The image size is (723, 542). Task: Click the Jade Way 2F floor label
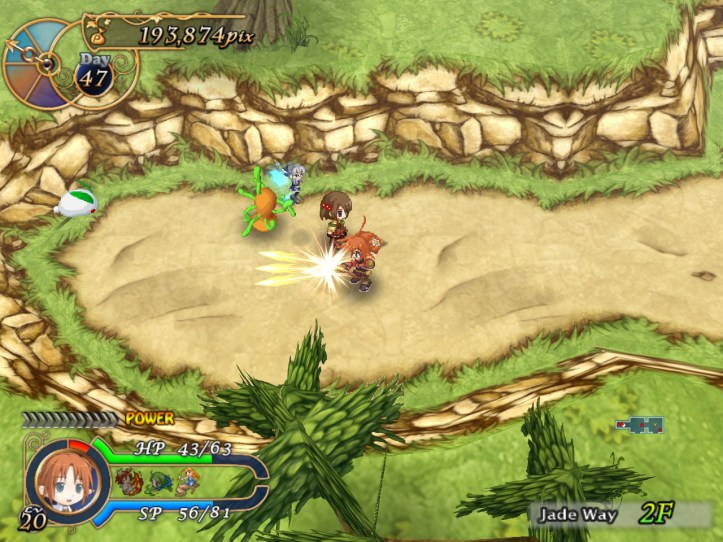[608, 515]
